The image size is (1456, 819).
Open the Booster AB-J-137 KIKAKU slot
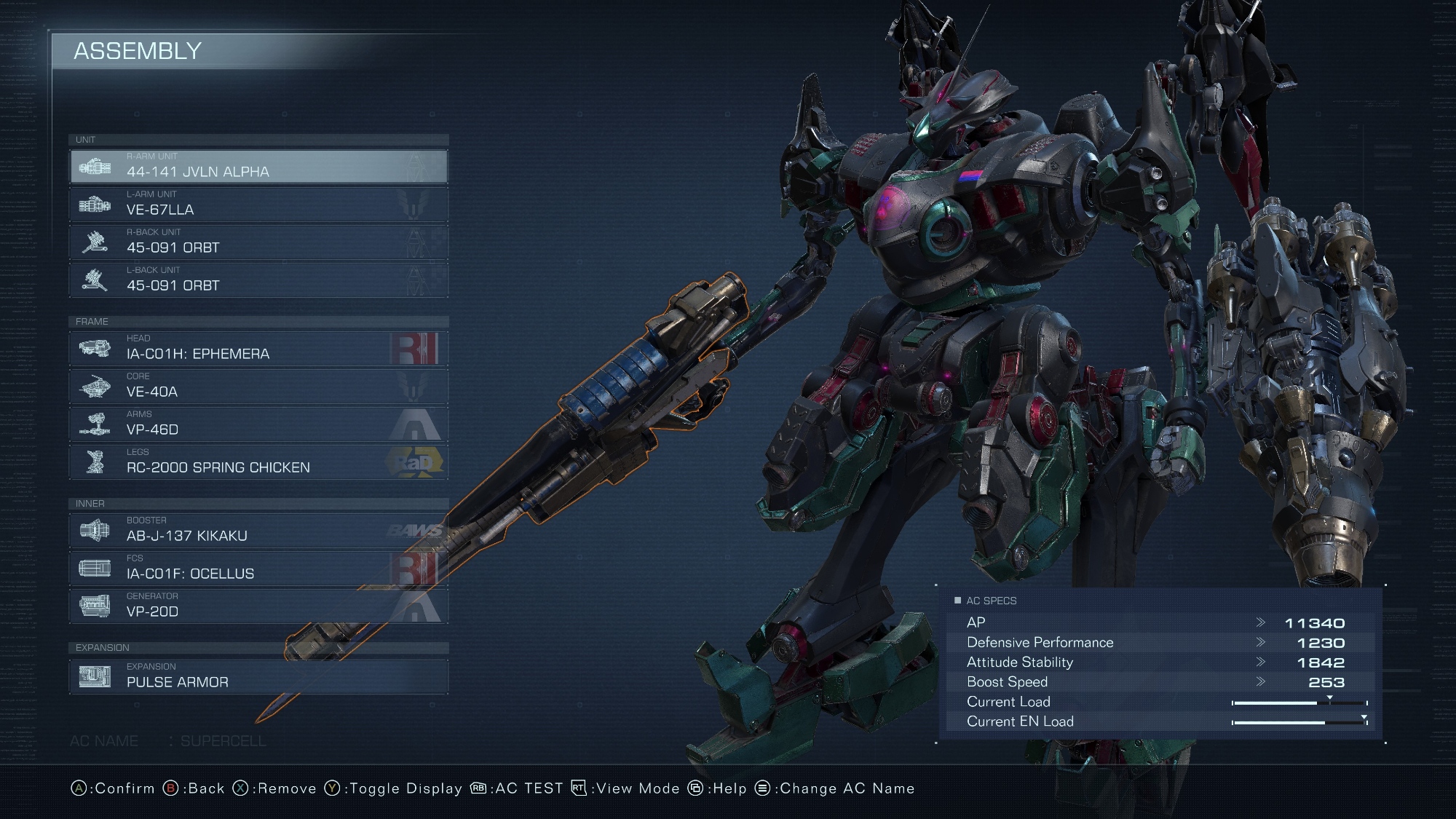258,531
